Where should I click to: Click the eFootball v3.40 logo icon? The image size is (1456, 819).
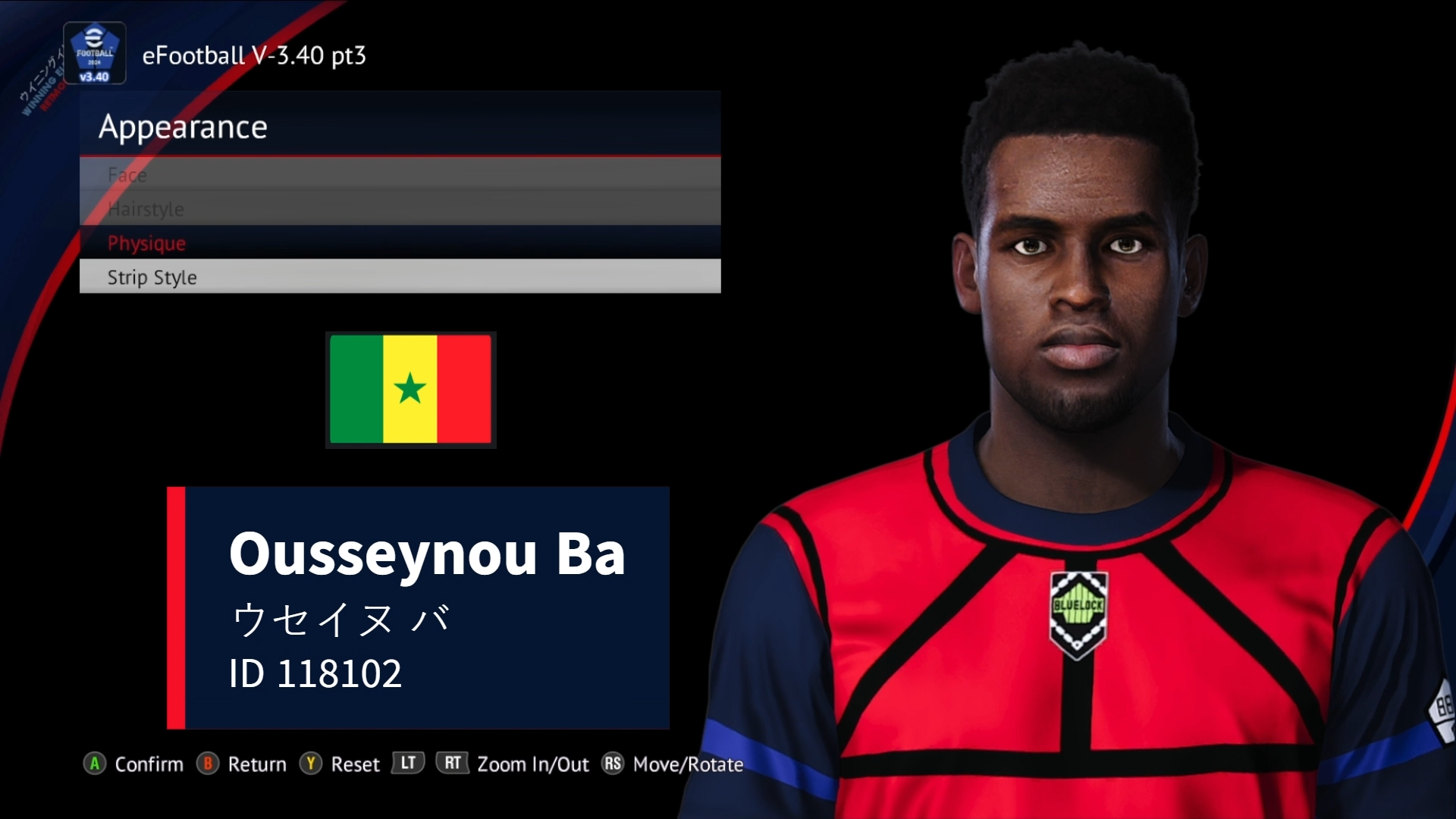(x=95, y=52)
